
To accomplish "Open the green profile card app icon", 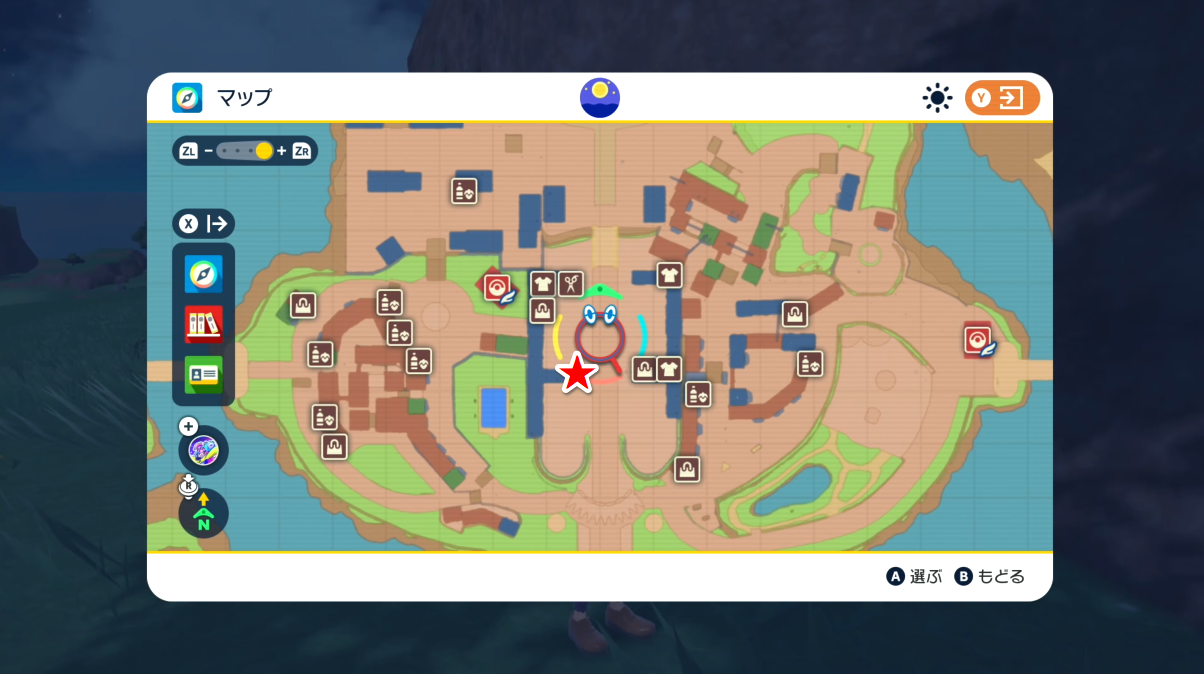I will tap(204, 374).
